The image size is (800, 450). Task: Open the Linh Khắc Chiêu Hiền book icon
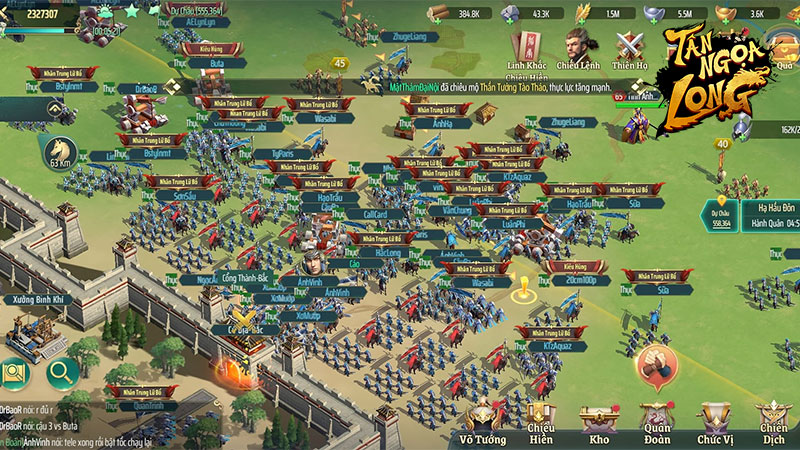pos(526,46)
